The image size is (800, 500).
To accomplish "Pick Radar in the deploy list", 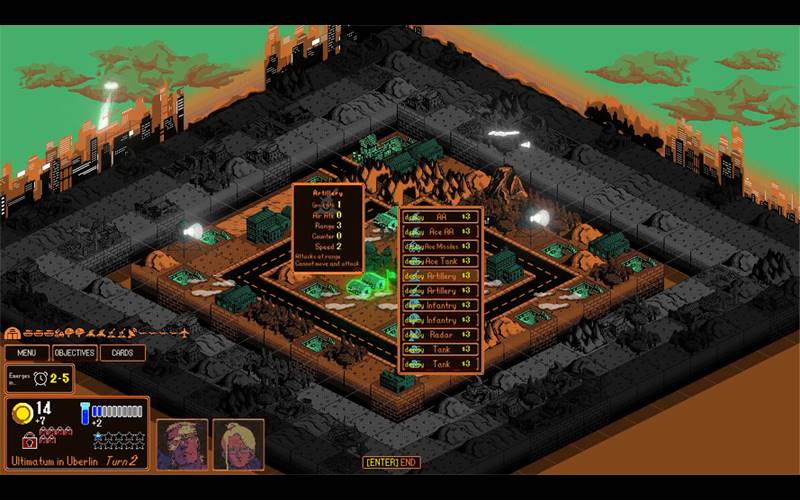I will tap(440, 335).
